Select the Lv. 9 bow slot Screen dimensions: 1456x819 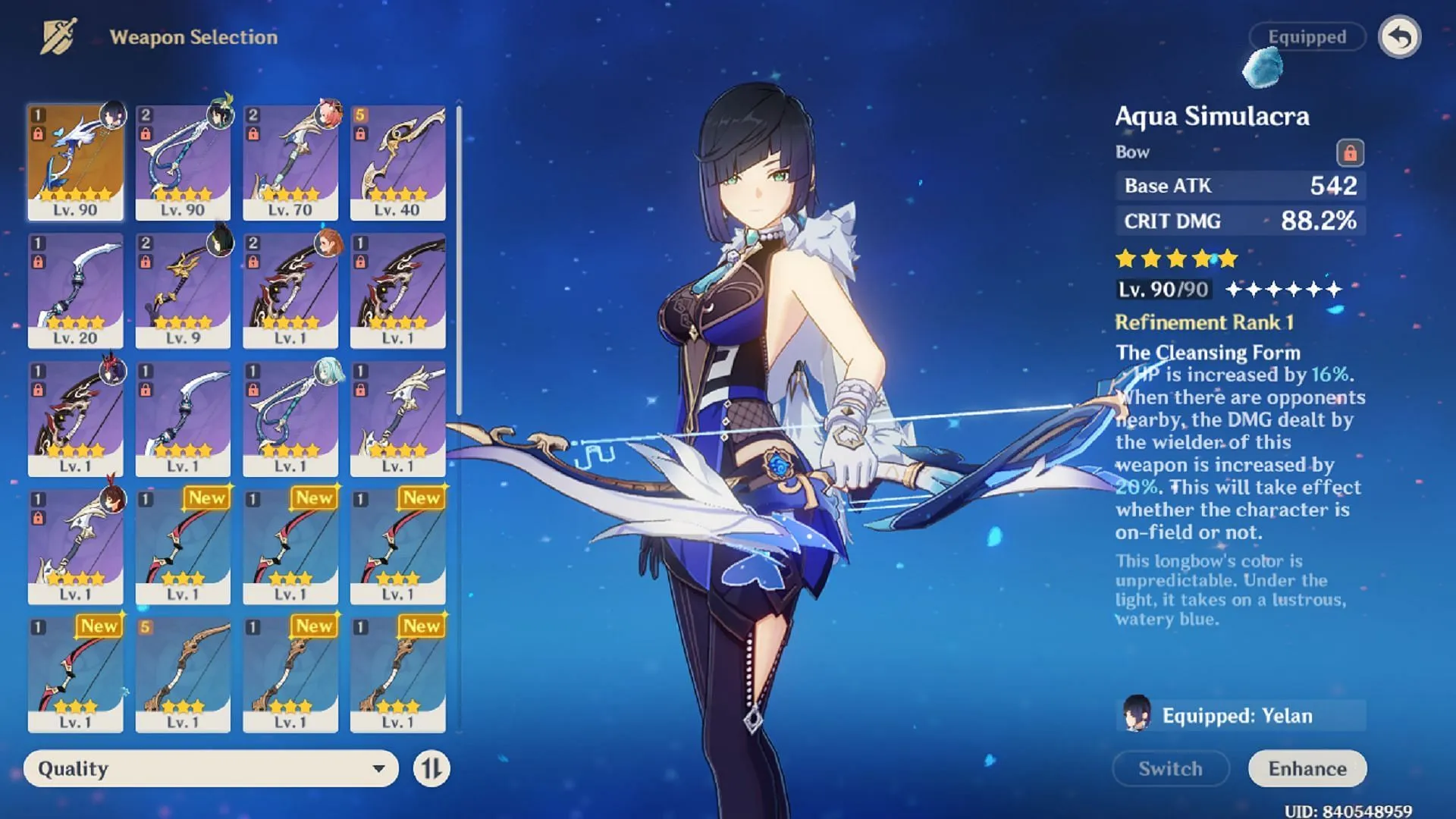pyautogui.click(x=183, y=290)
